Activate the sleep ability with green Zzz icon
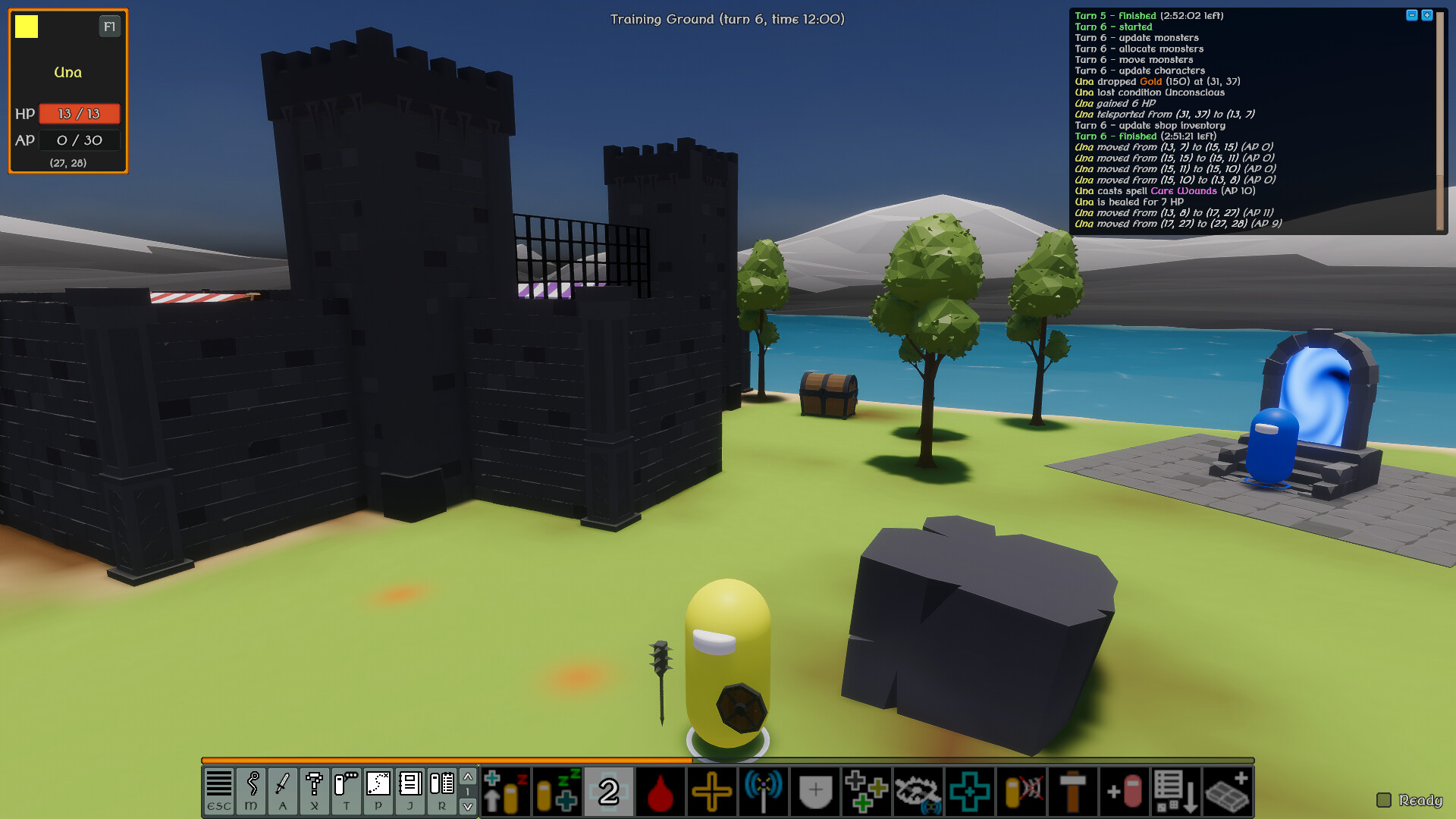1456x819 pixels. (x=557, y=791)
